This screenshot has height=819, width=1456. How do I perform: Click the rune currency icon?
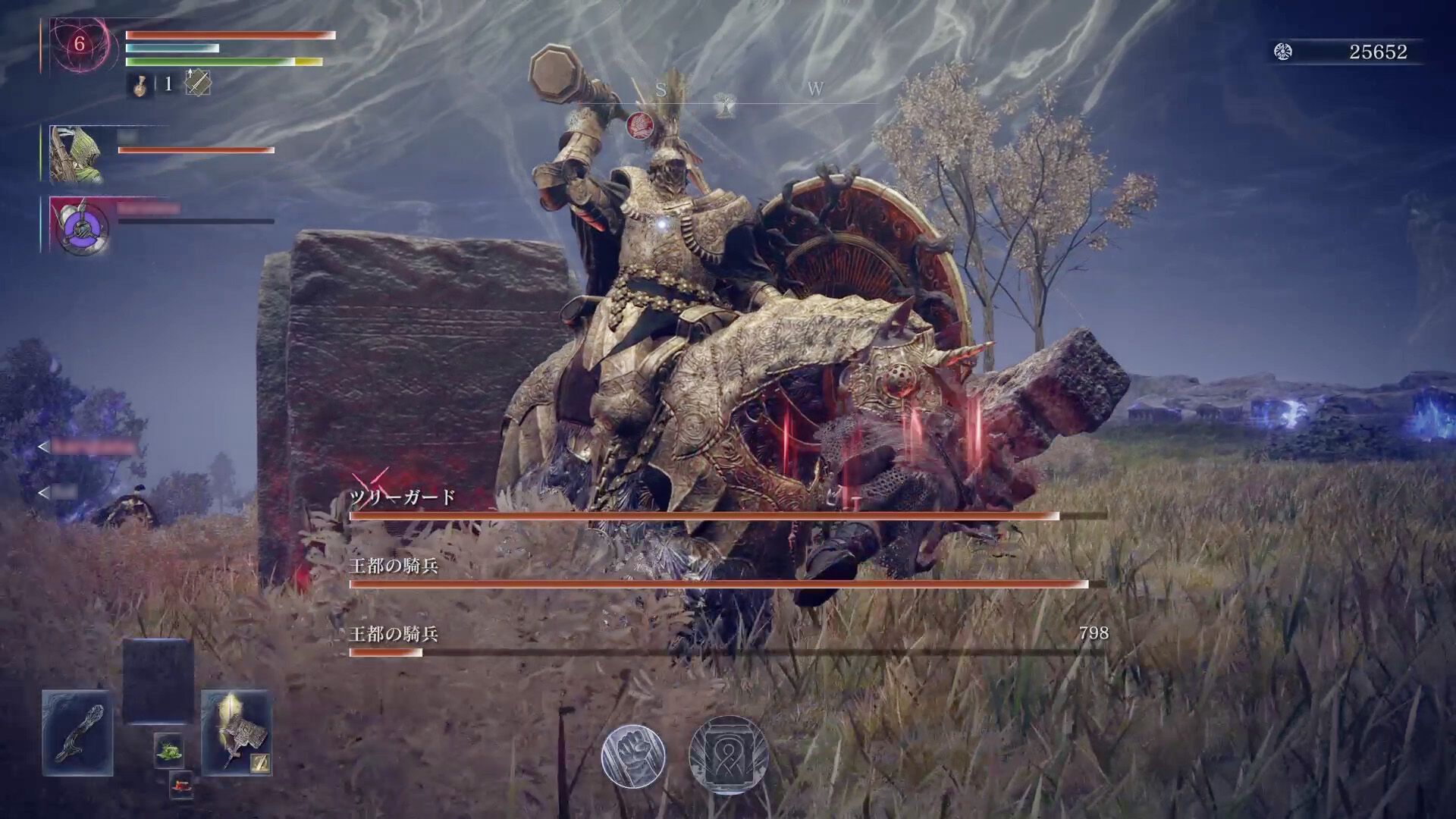1283,52
